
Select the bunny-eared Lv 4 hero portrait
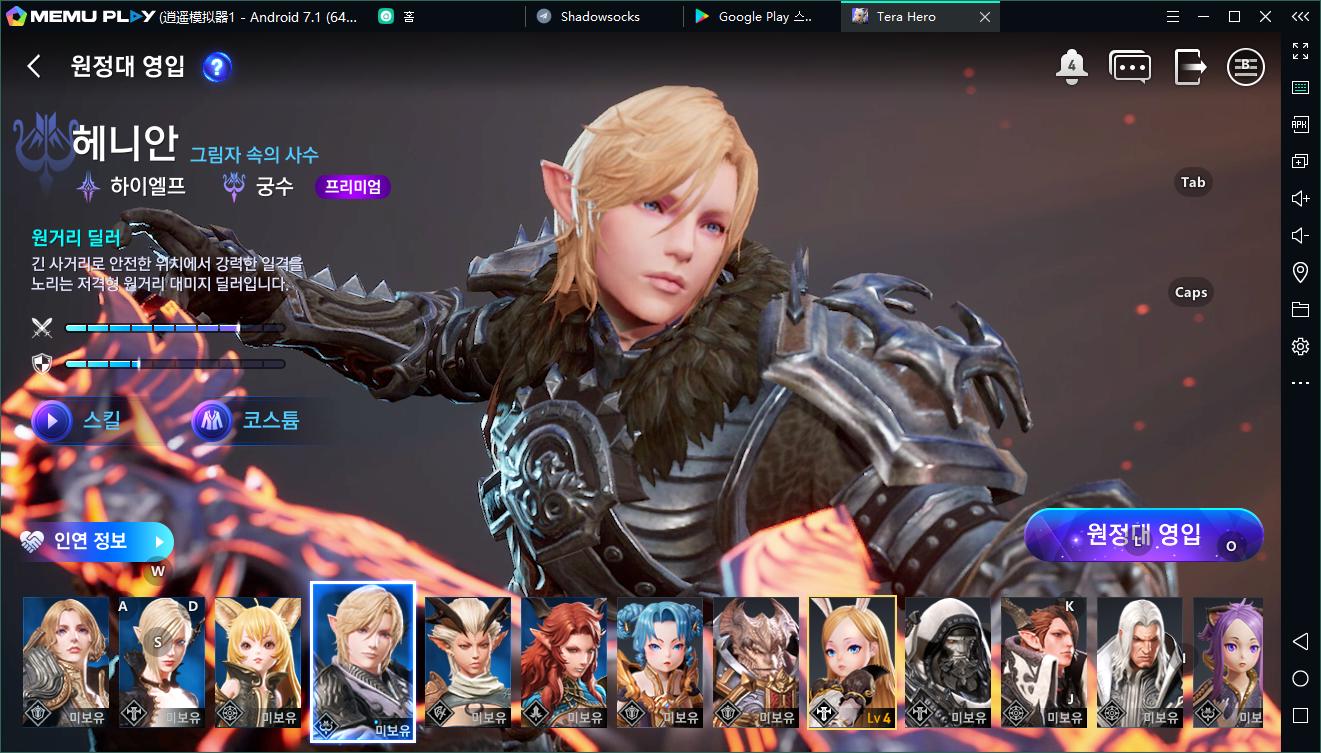coord(852,661)
